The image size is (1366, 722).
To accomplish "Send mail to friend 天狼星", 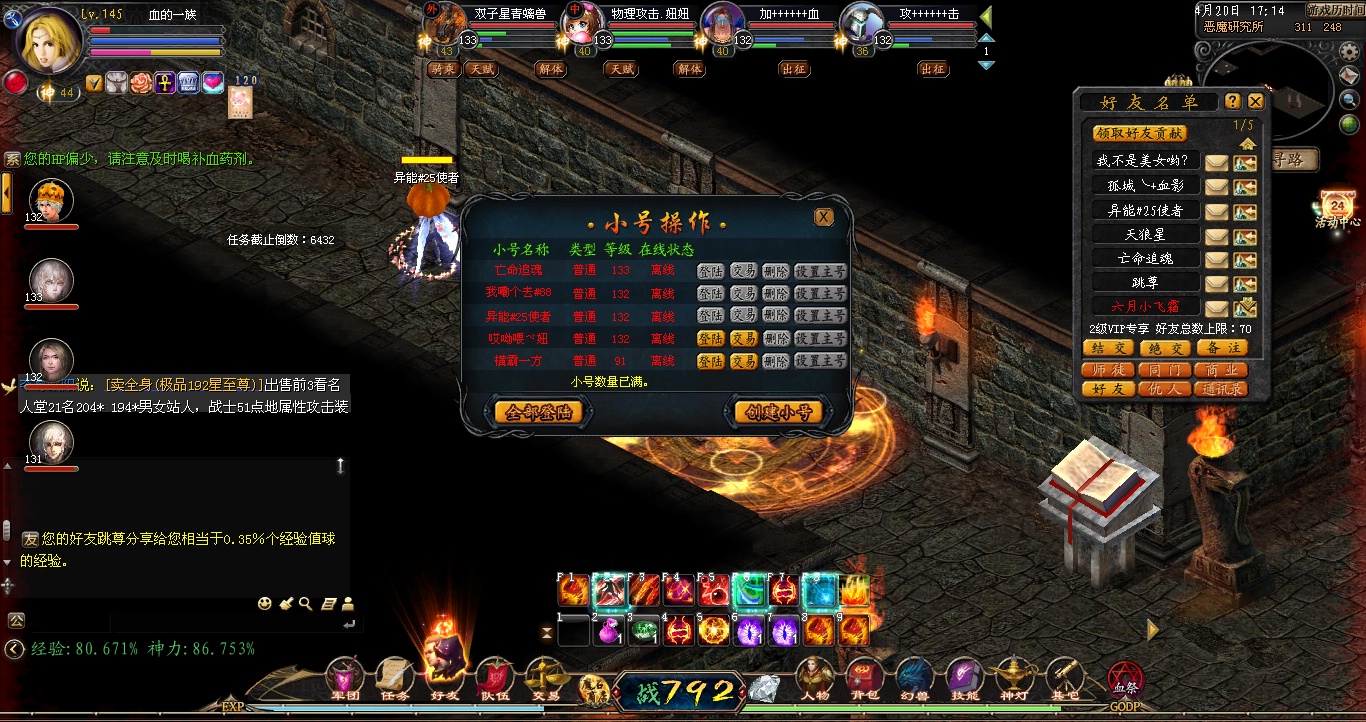I will pos(1216,235).
